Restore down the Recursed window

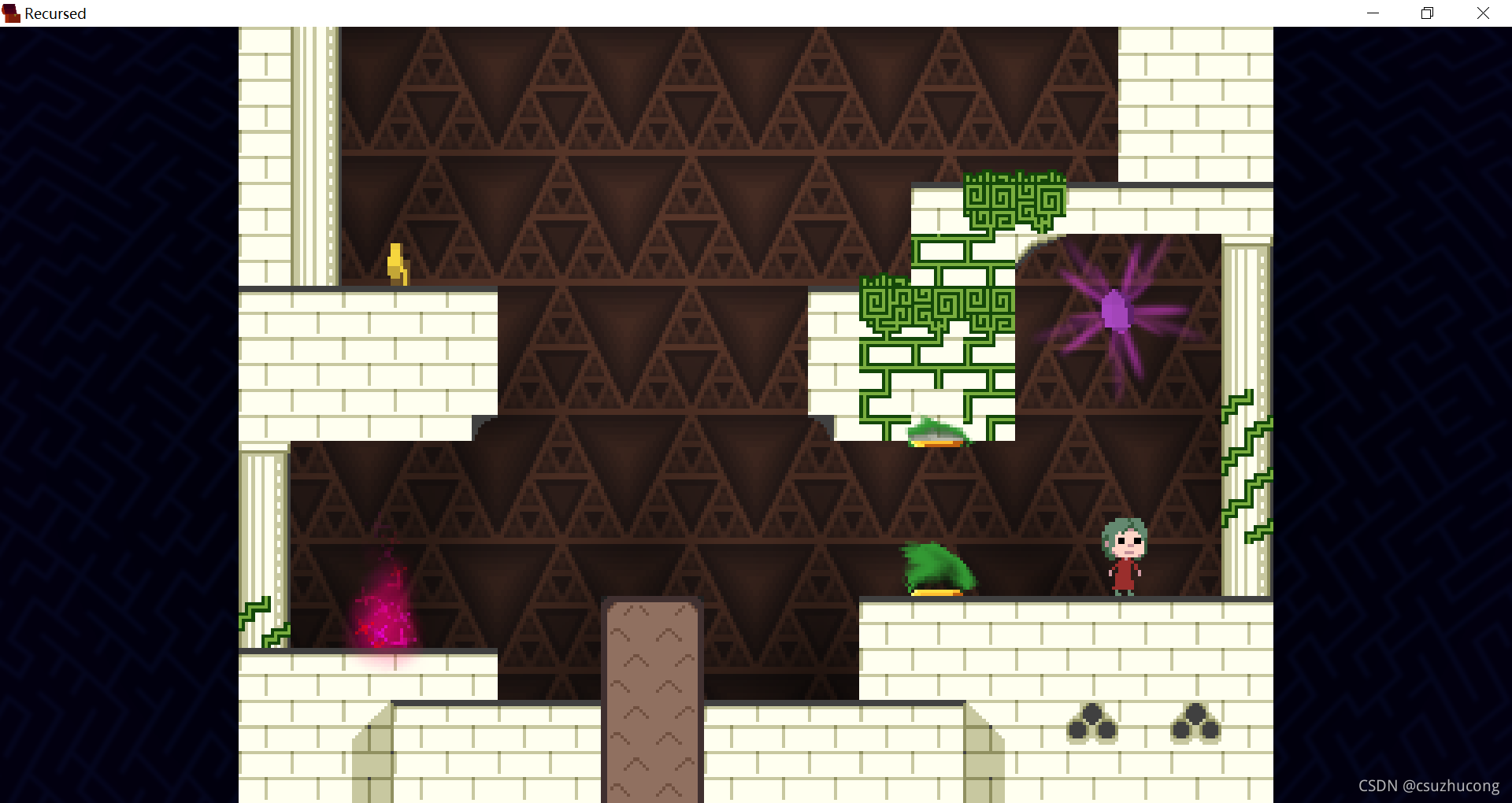(1427, 13)
